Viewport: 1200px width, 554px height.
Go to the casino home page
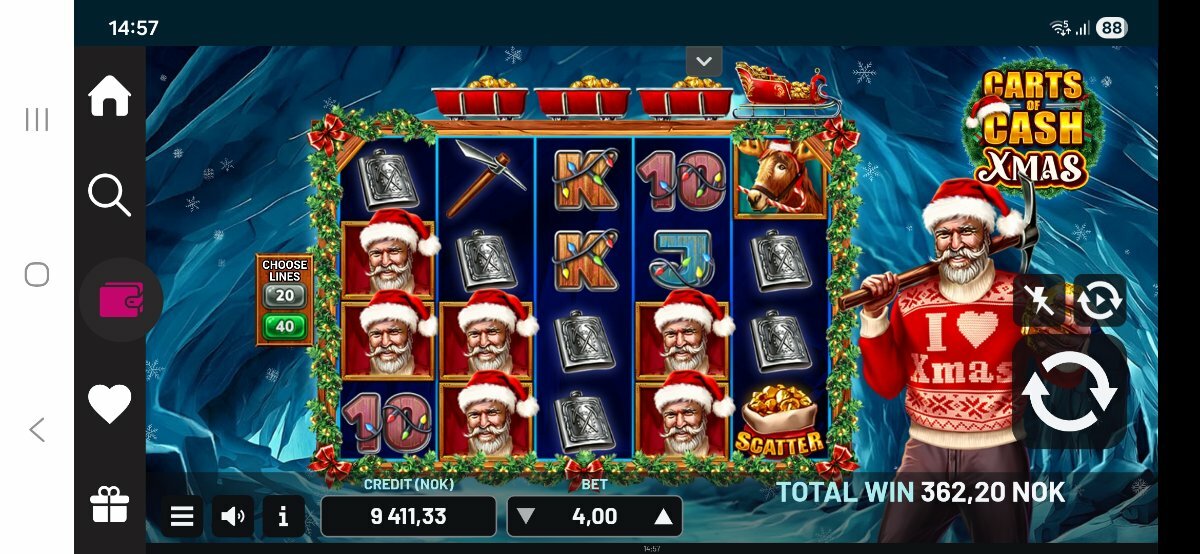coord(110,97)
